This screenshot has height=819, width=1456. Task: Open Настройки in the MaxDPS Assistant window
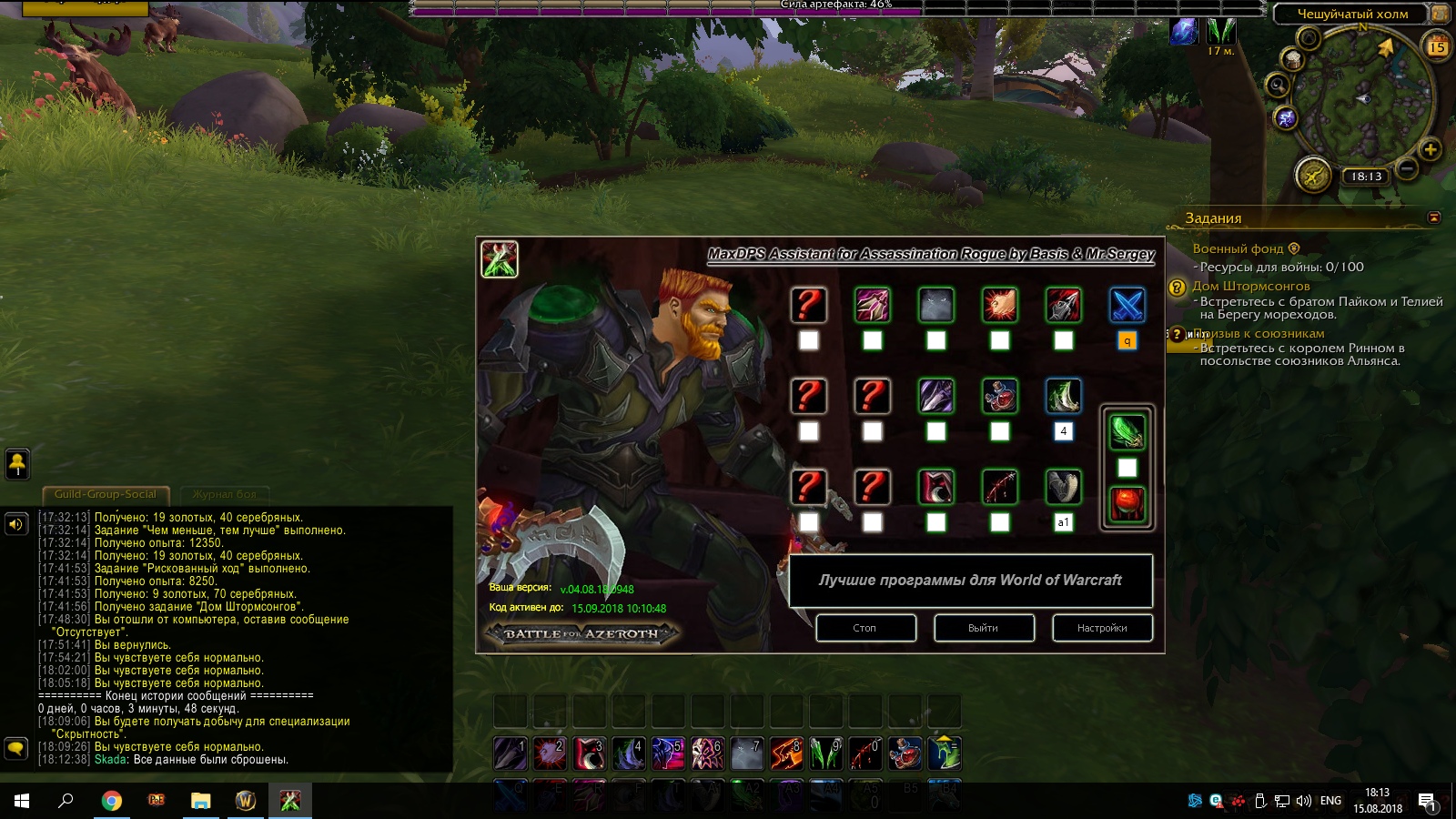tap(1102, 628)
